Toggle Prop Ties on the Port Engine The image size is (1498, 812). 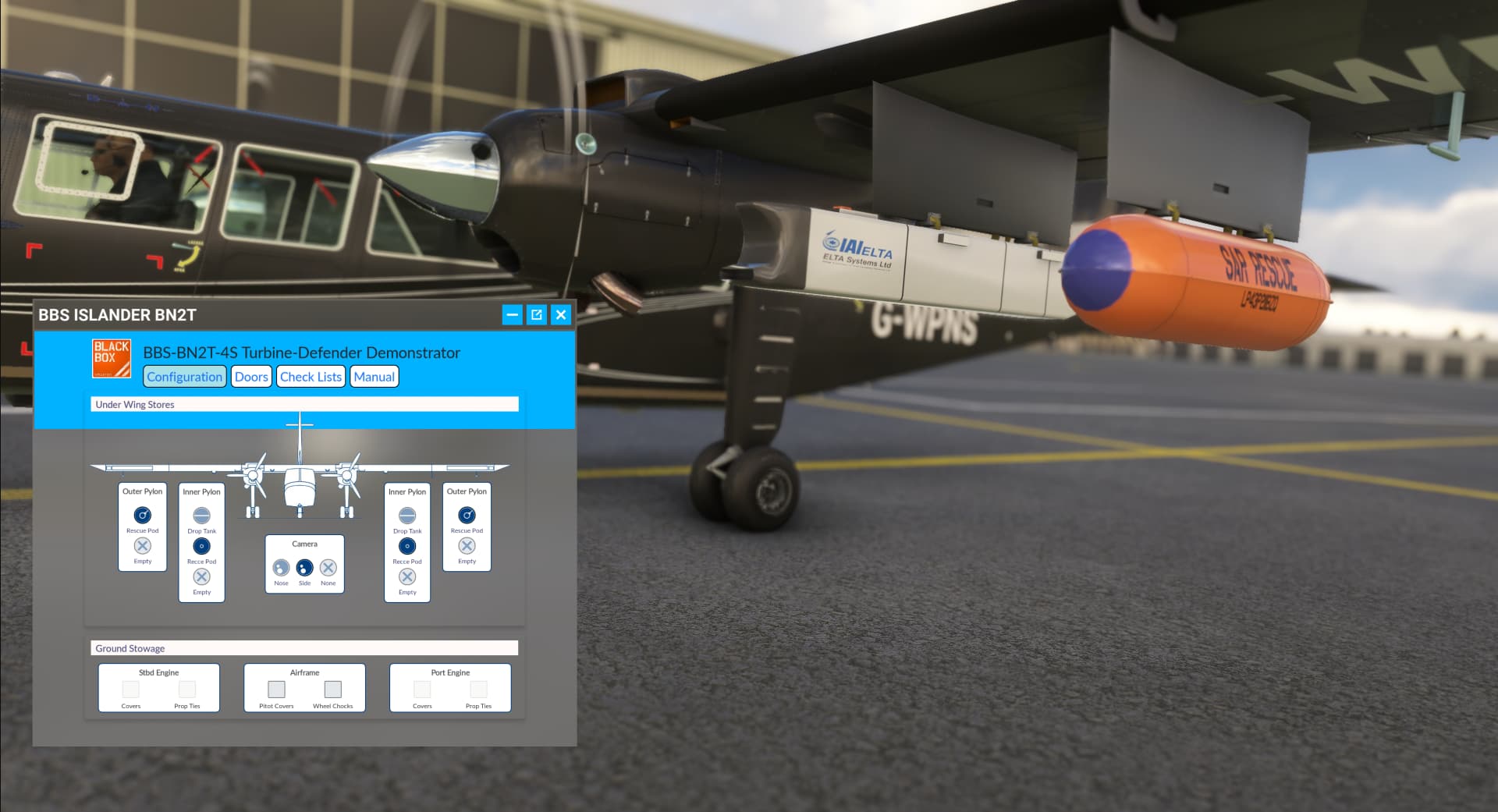[478, 690]
